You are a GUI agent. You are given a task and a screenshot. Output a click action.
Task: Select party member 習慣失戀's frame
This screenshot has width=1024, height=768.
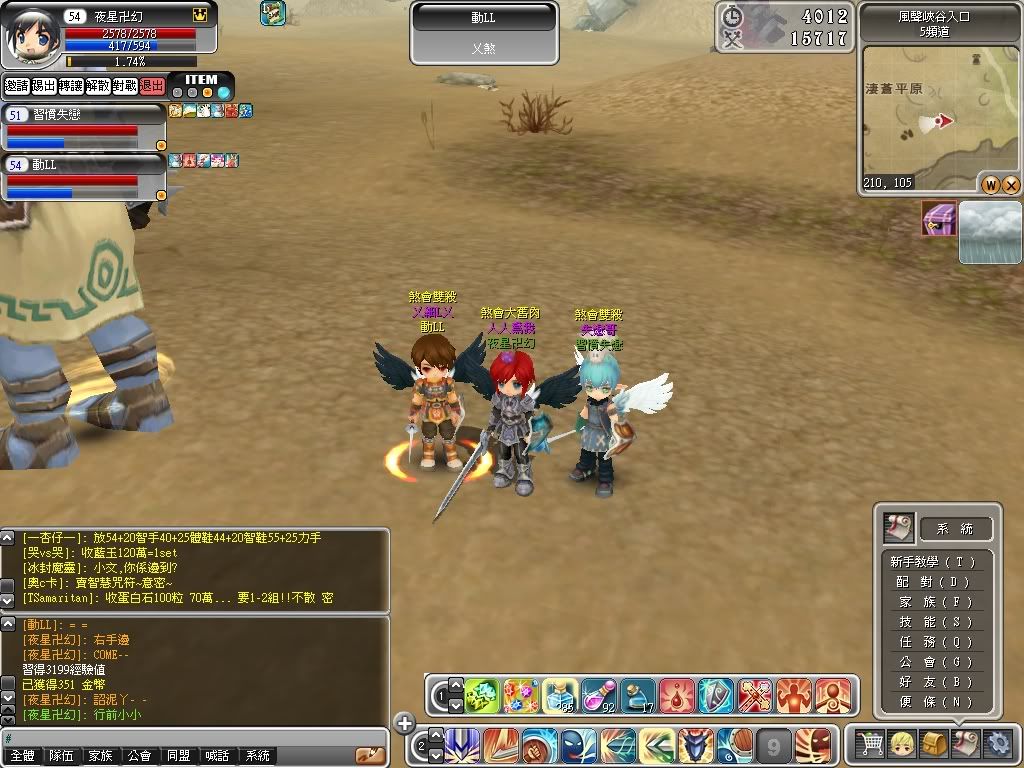pyautogui.click(x=84, y=127)
